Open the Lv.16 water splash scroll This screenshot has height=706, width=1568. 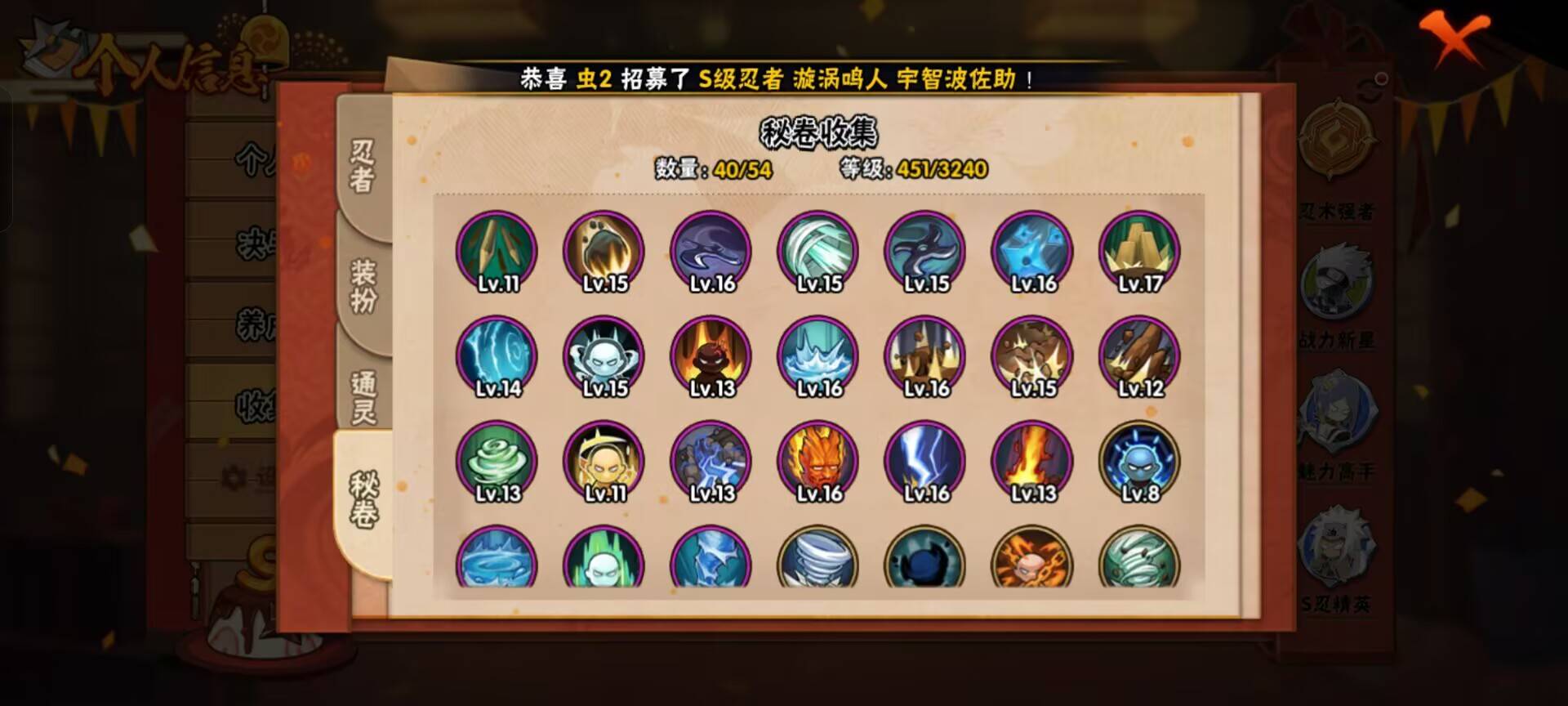[x=819, y=355]
